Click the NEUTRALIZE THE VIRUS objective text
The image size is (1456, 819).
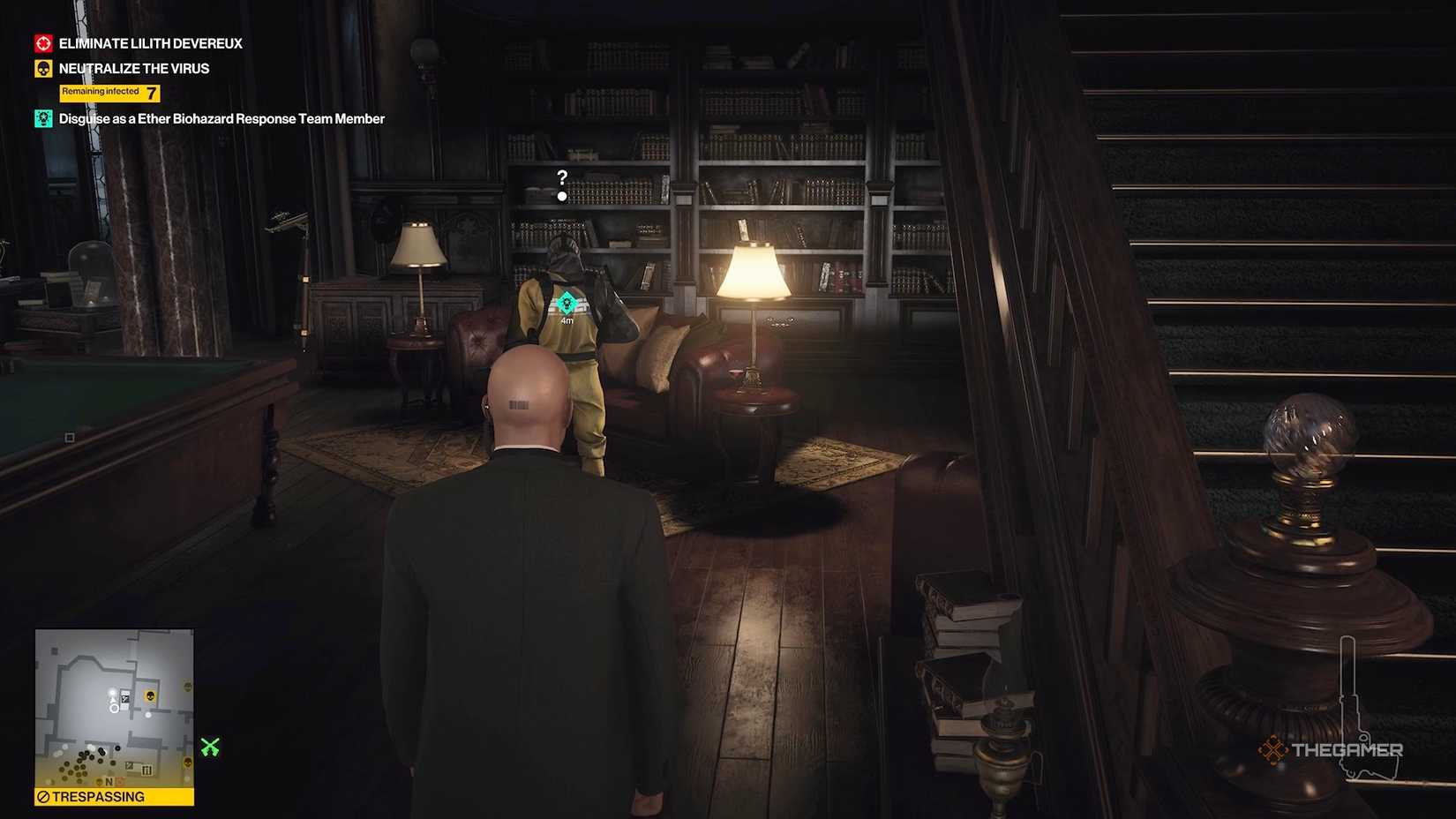coord(133,68)
